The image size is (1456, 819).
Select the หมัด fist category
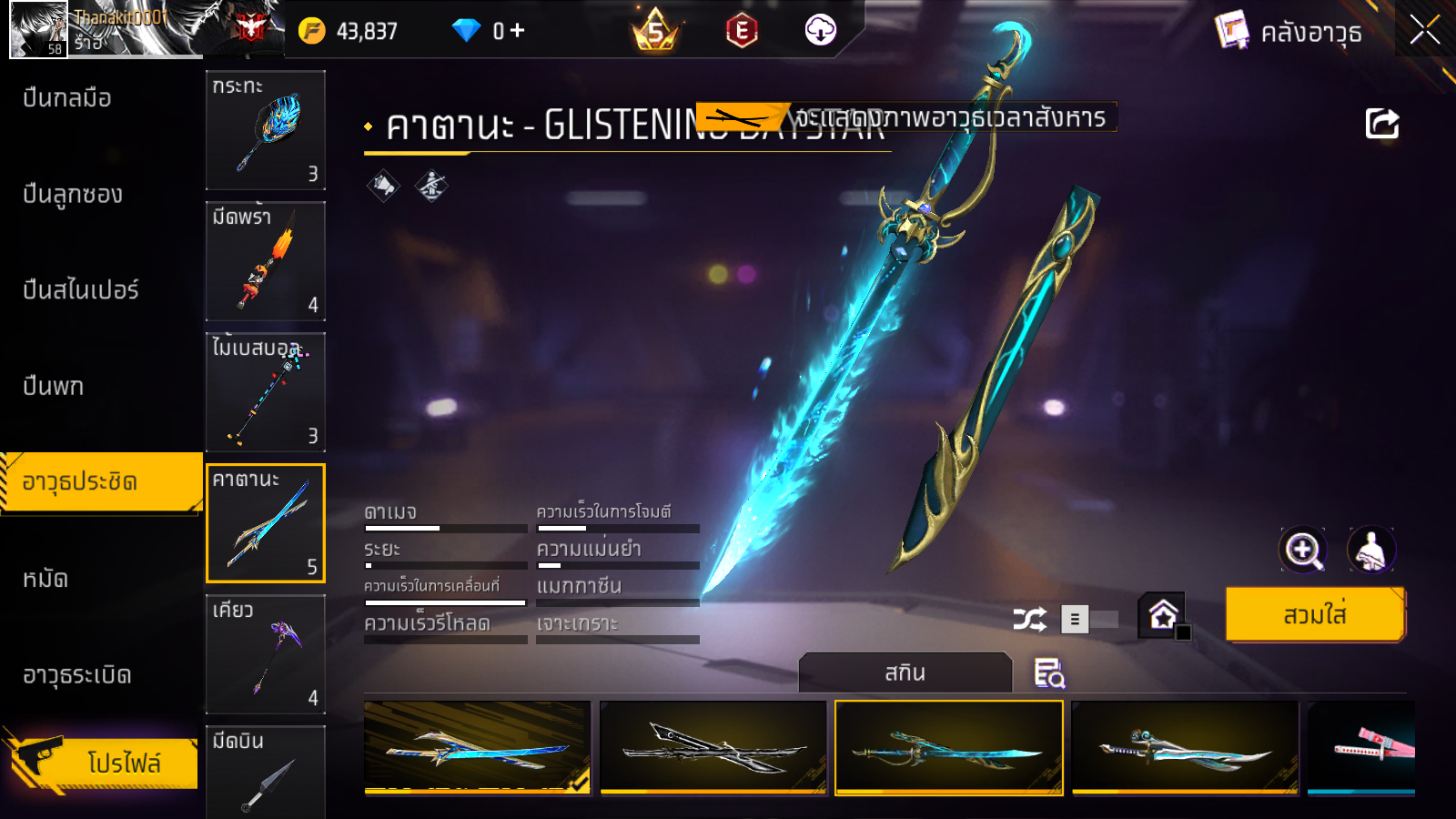tap(45, 579)
